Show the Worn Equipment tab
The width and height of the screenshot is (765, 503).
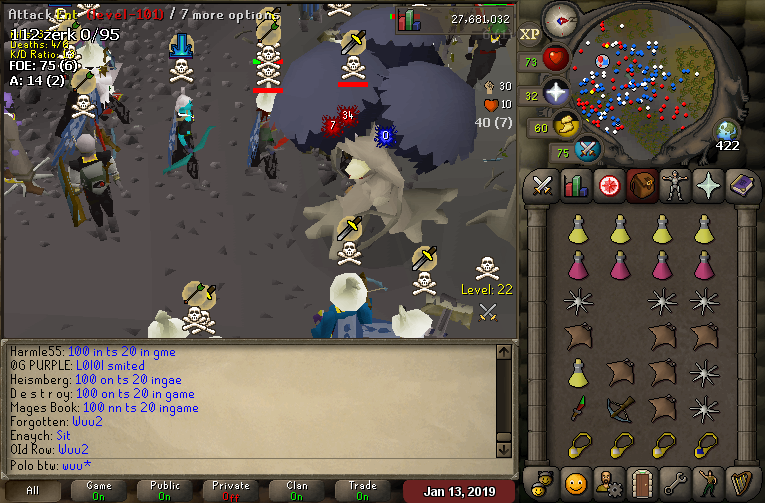675,186
